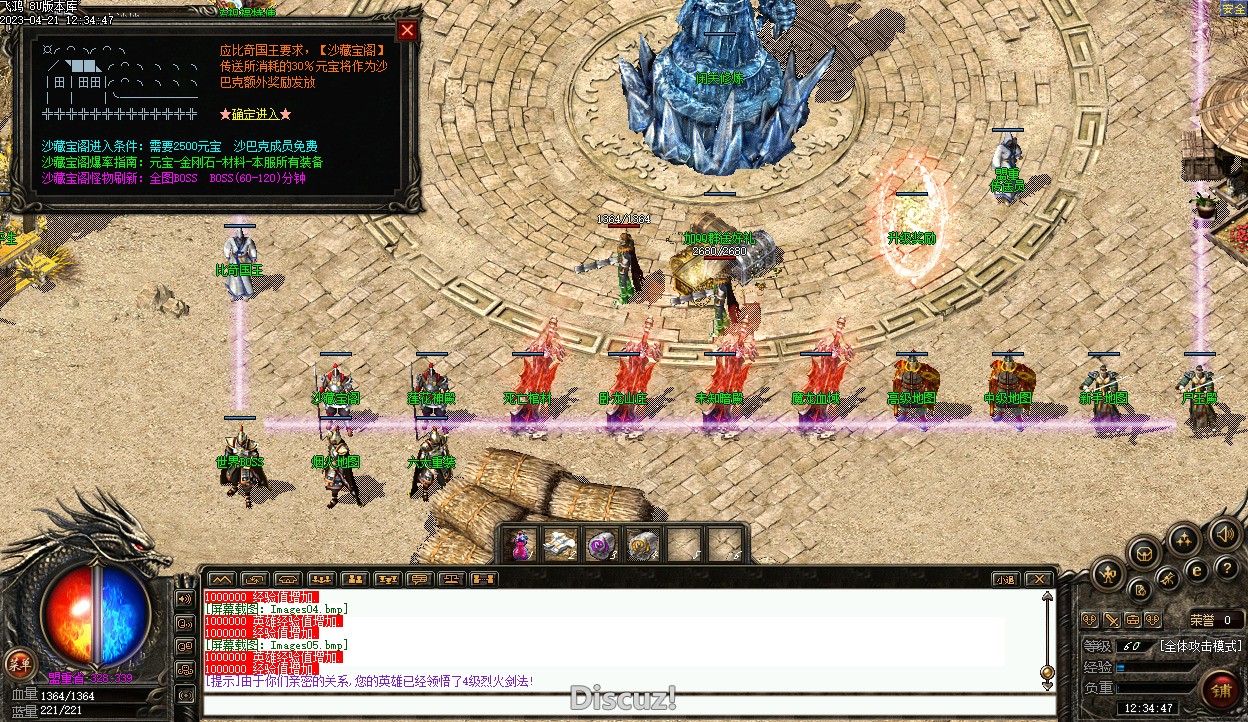Use the pink potion in the quick slot
This screenshot has width=1248, height=722.
pyautogui.click(x=520, y=545)
